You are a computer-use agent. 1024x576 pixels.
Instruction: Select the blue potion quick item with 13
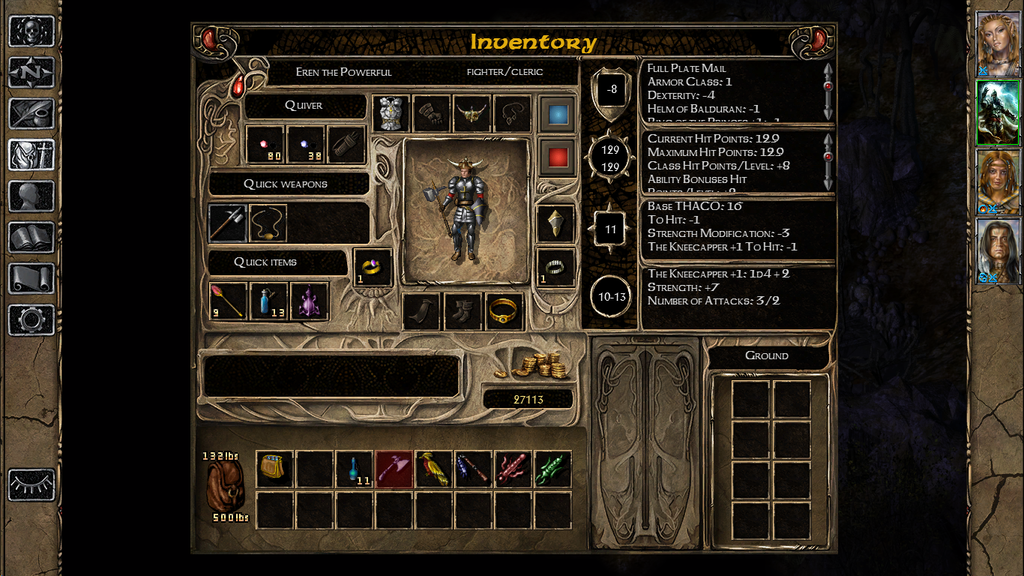point(268,301)
